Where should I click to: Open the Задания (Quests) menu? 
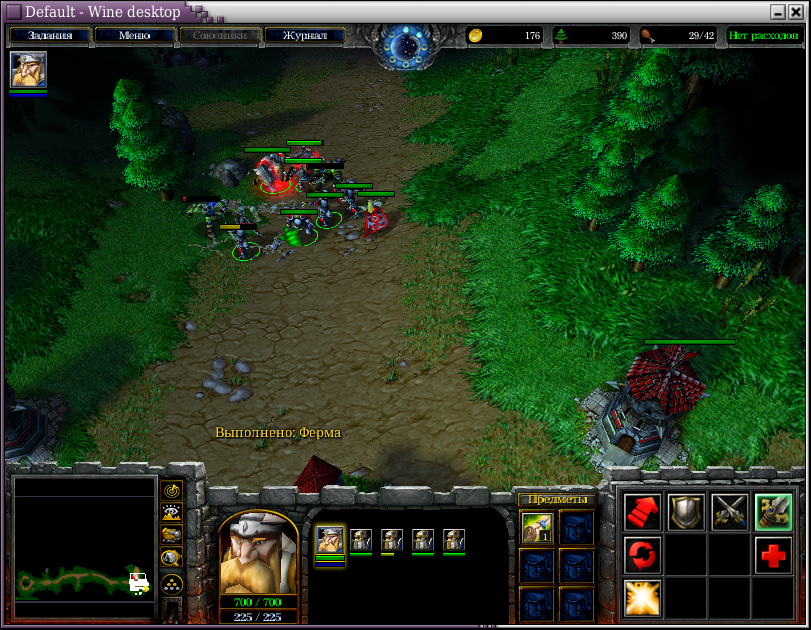(x=50, y=36)
